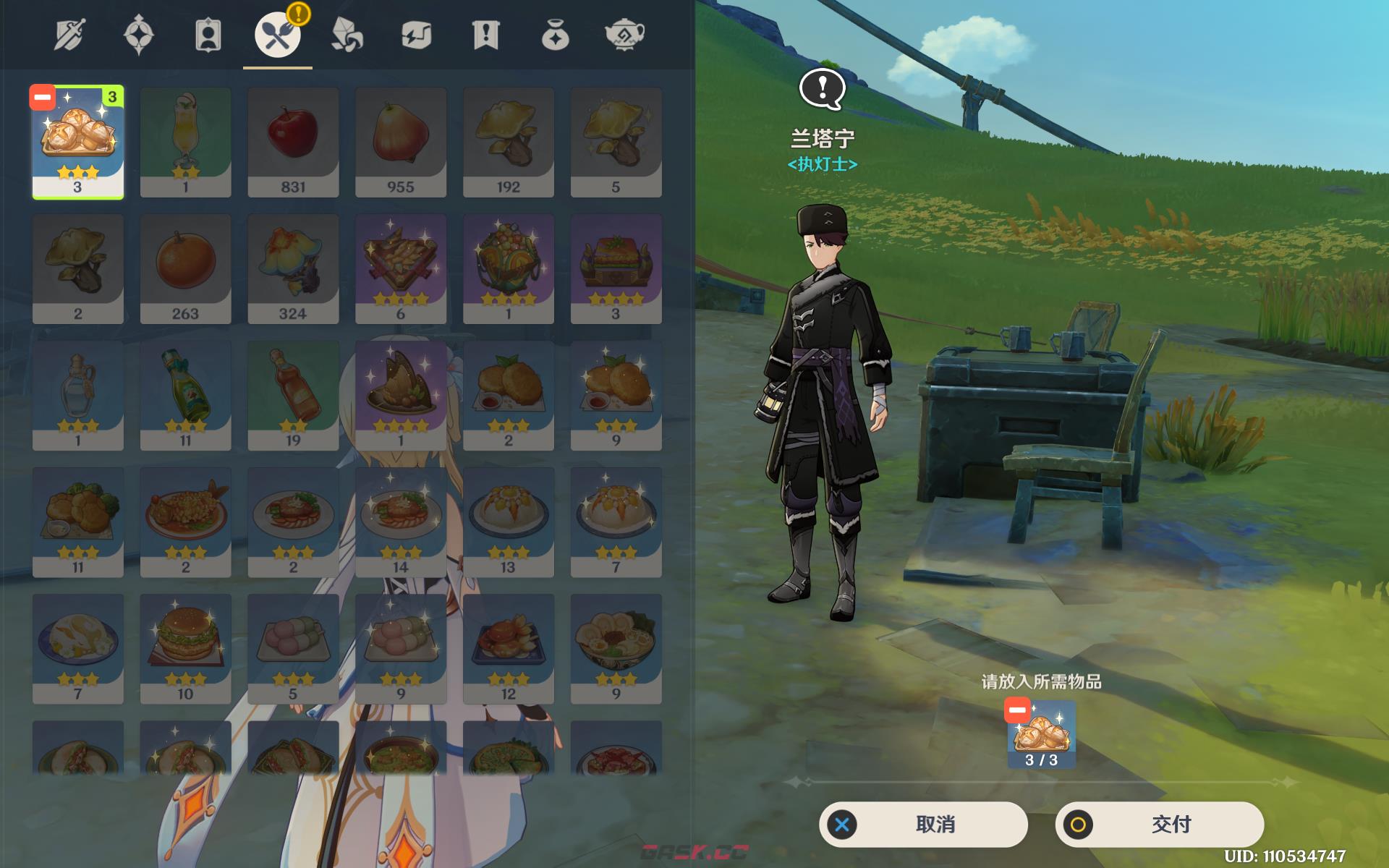Cancel with the 取消 button
Image resolution: width=1389 pixels, height=868 pixels.
[x=923, y=824]
